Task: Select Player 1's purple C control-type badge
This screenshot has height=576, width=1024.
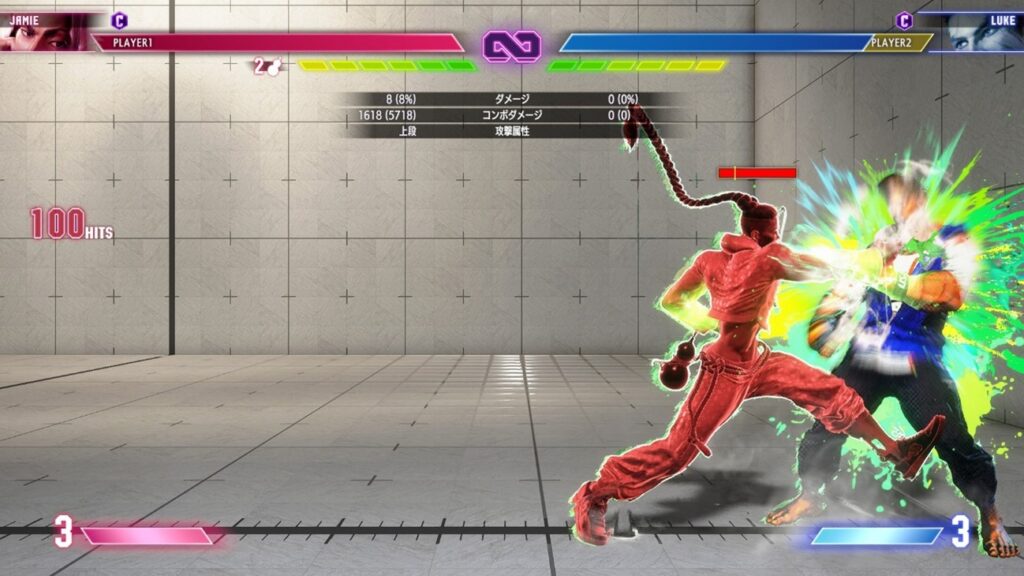Action: (x=119, y=20)
